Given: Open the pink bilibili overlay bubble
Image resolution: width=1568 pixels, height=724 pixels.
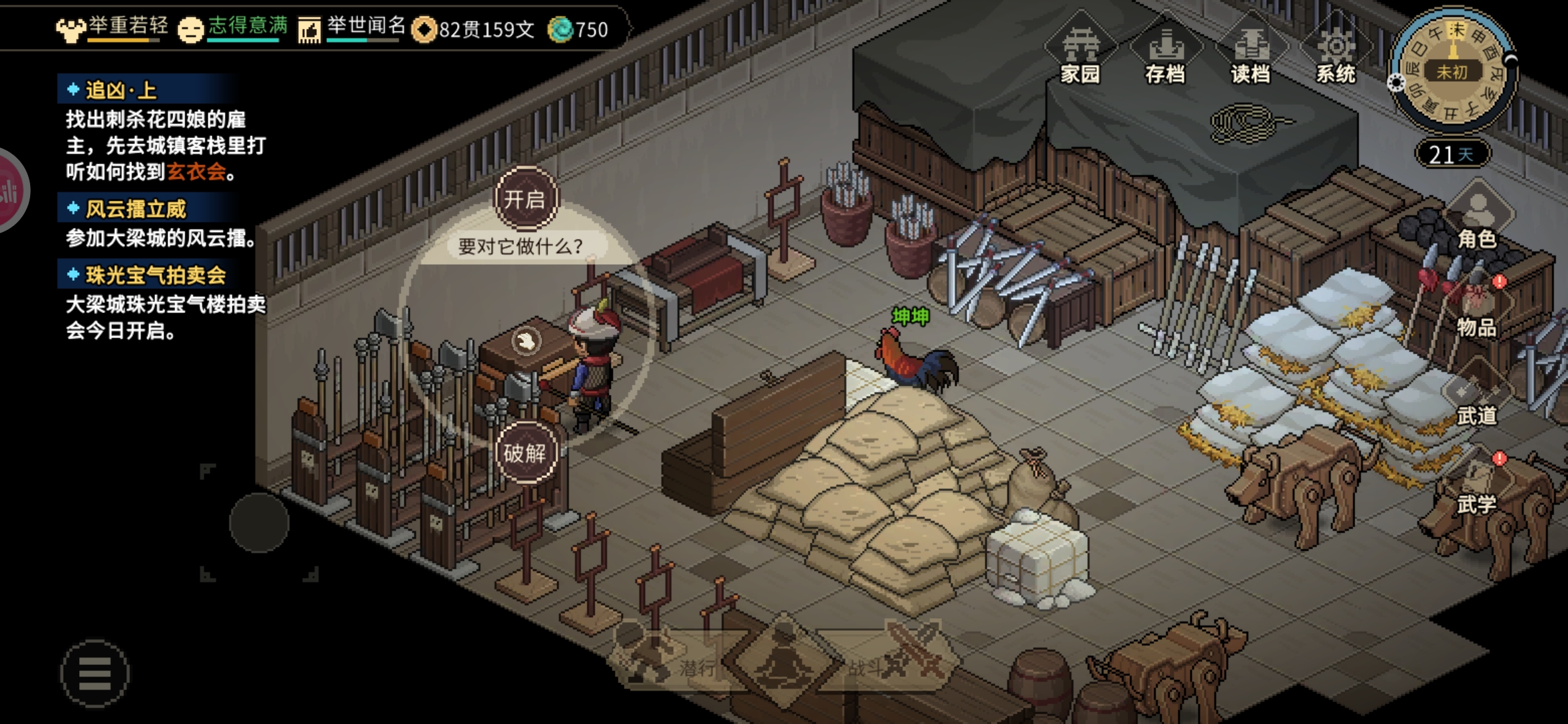Looking at the screenshot, I should coord(9,191).
